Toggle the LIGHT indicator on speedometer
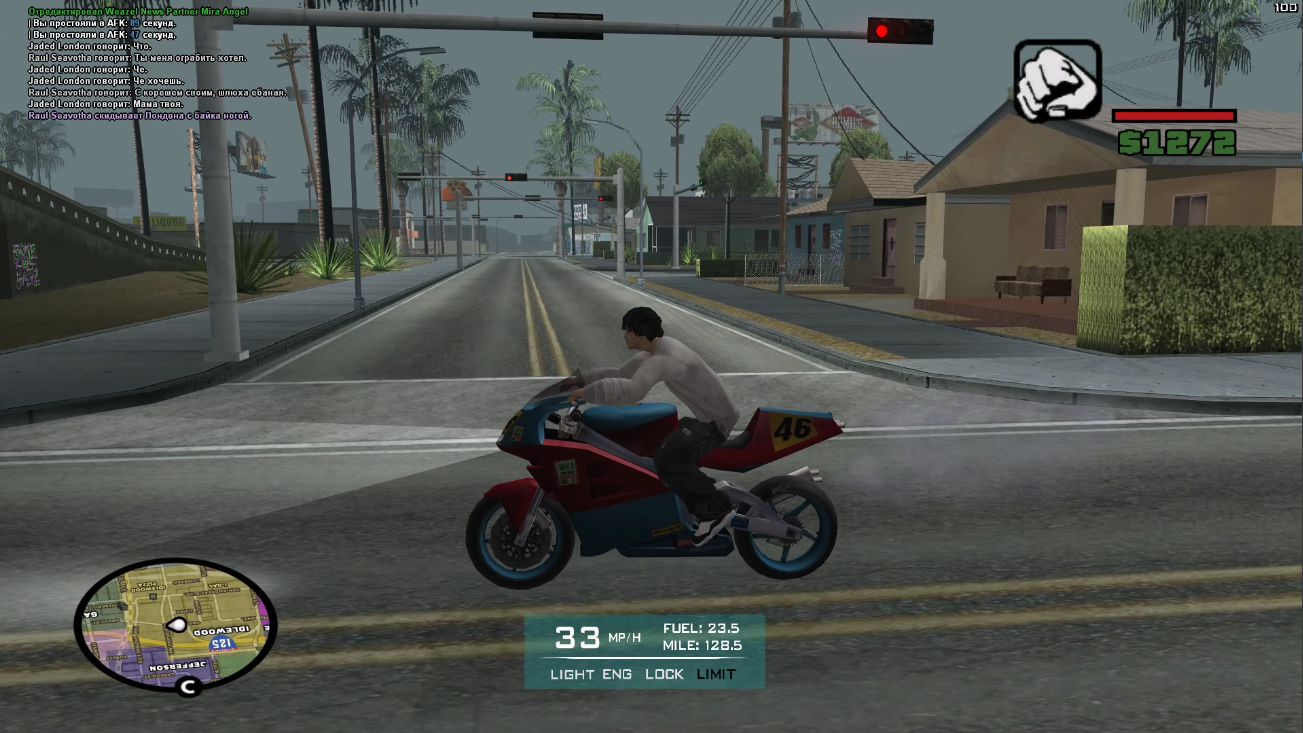The width and height of the screenshot is (1303, 733). pos(572,674)
